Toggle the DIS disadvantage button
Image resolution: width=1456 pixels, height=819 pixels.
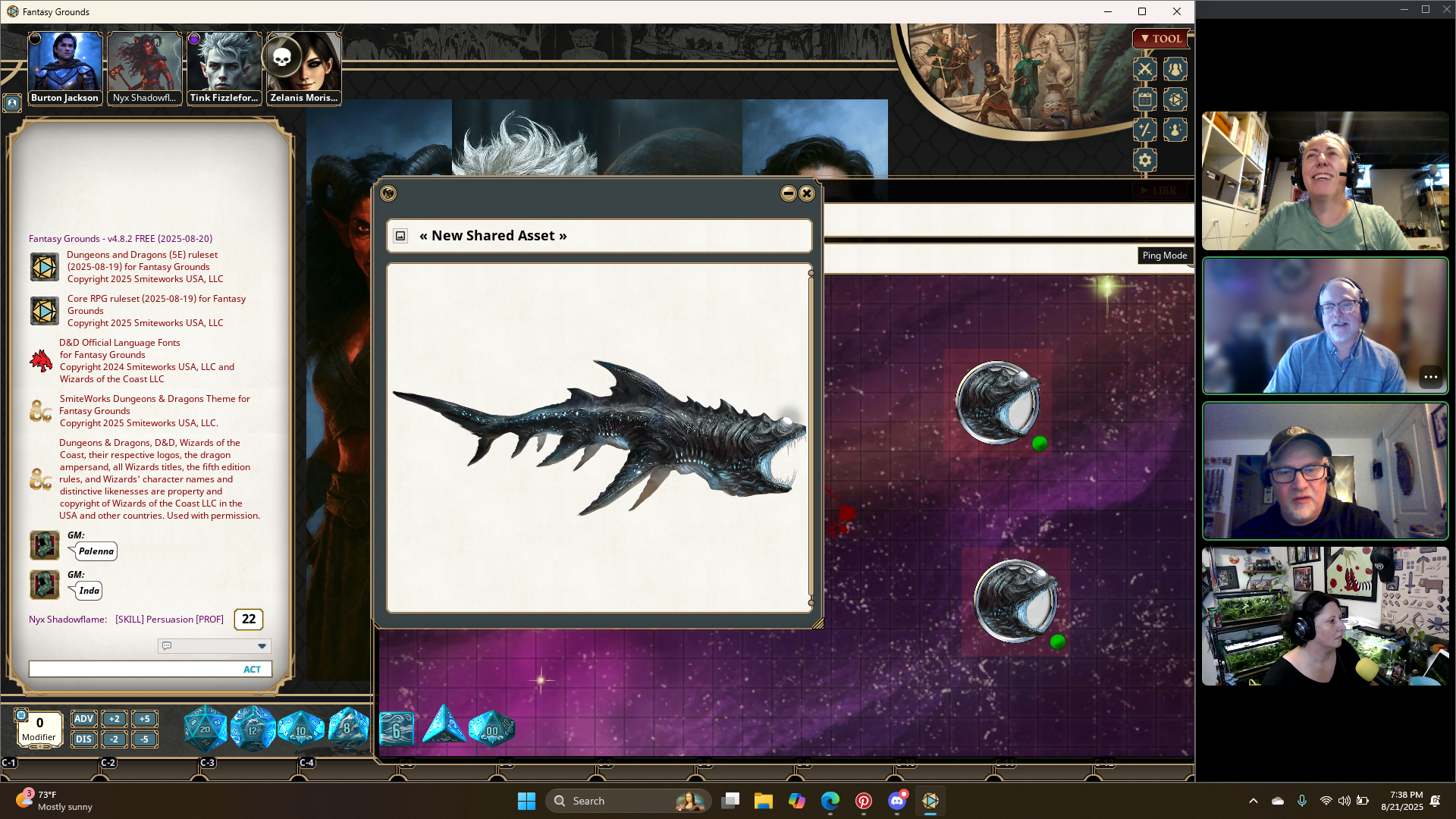83,739
